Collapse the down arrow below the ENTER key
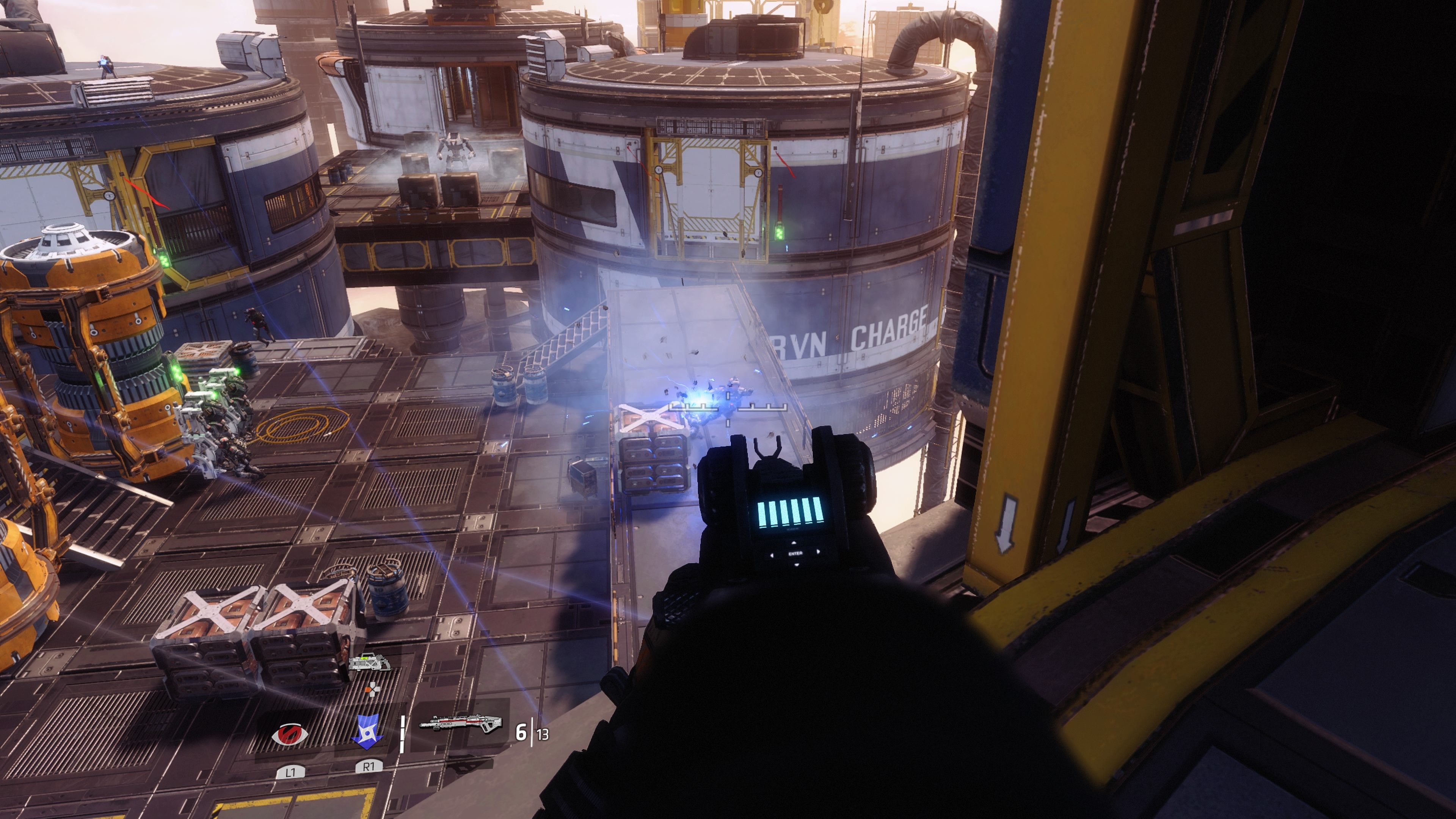1456x819 pixels. [x=797, y=565]
